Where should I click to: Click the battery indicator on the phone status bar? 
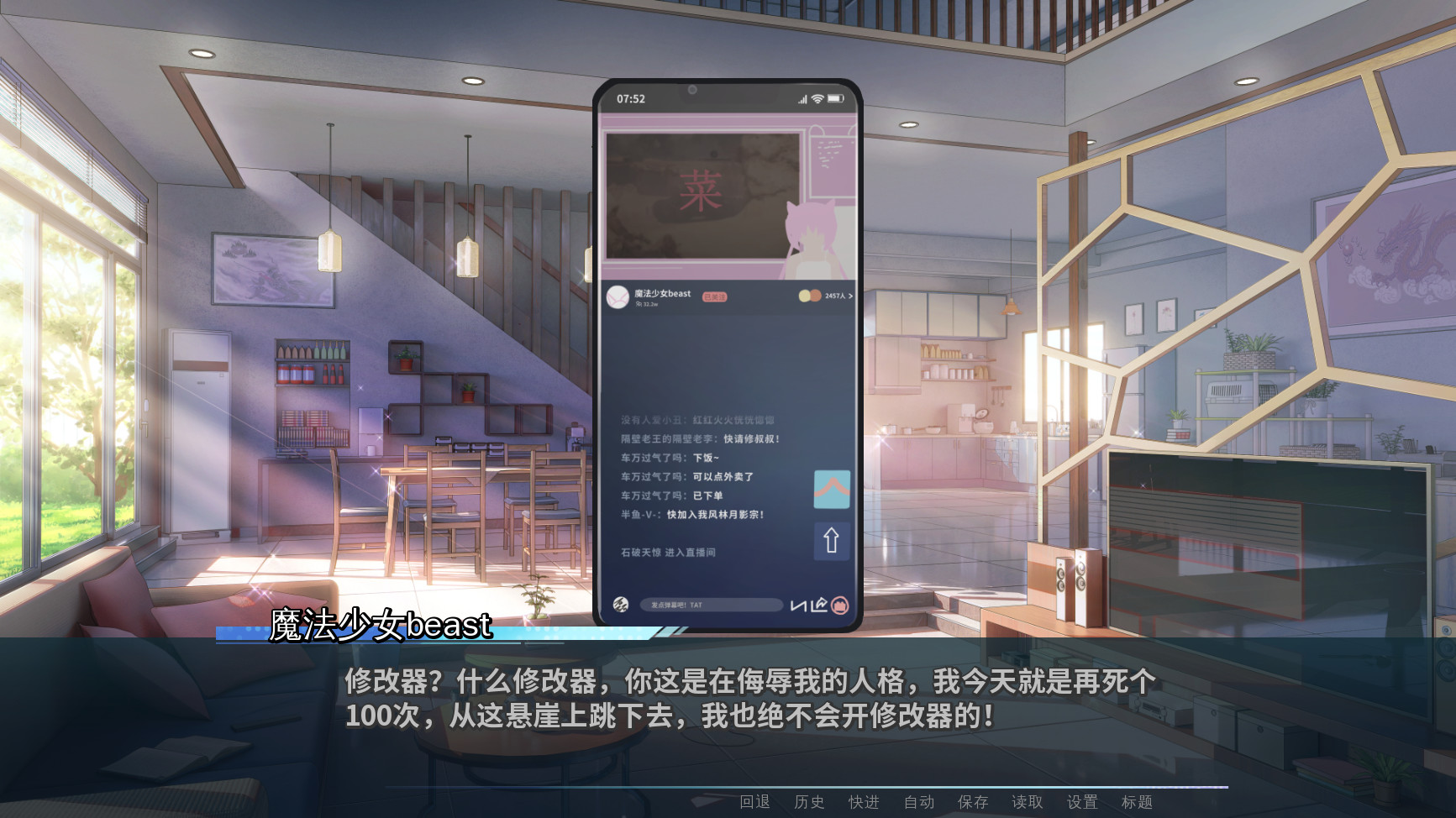(x=835, y=98)
